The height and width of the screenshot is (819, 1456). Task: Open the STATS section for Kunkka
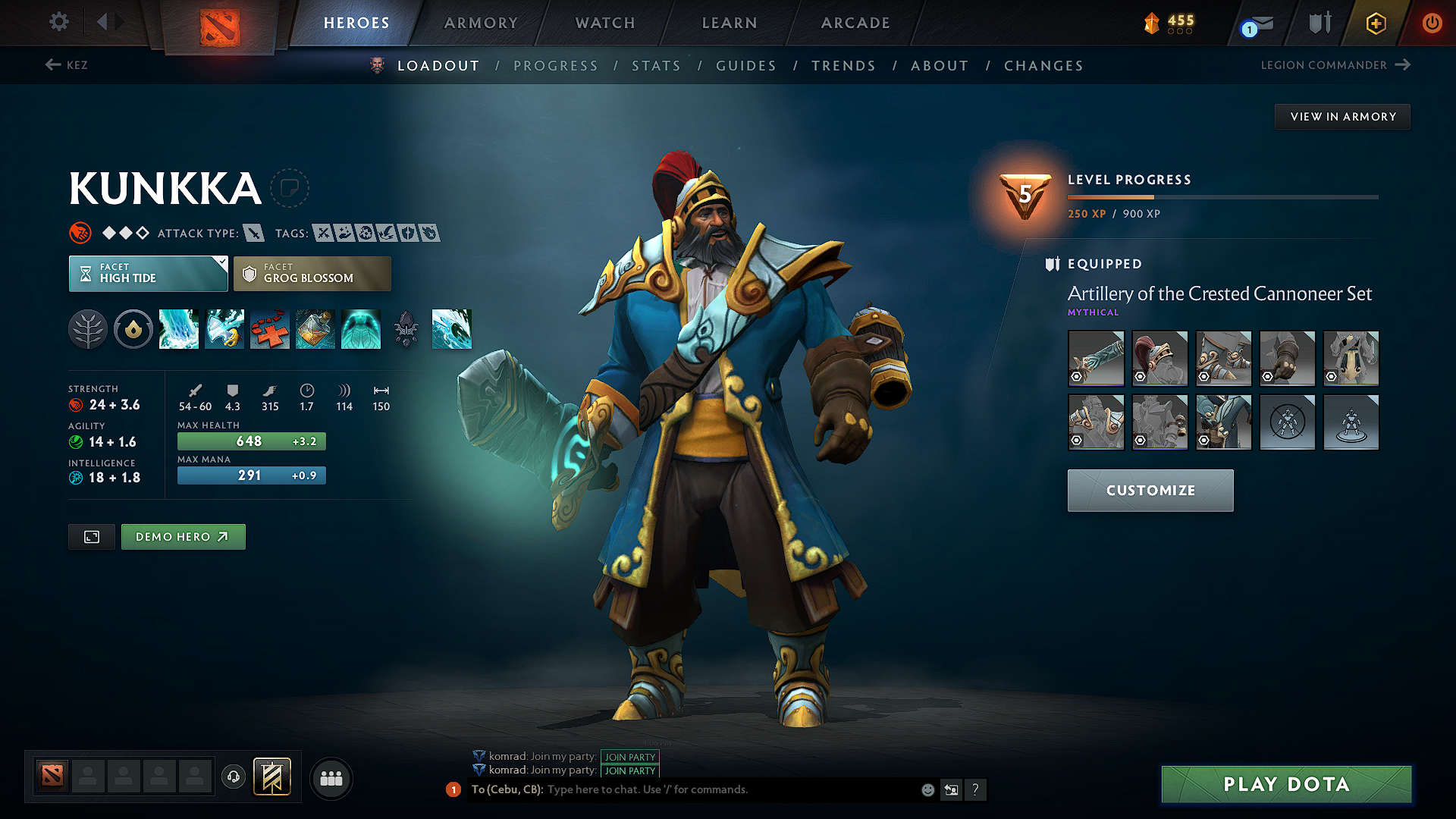click(x=656, y=65)
